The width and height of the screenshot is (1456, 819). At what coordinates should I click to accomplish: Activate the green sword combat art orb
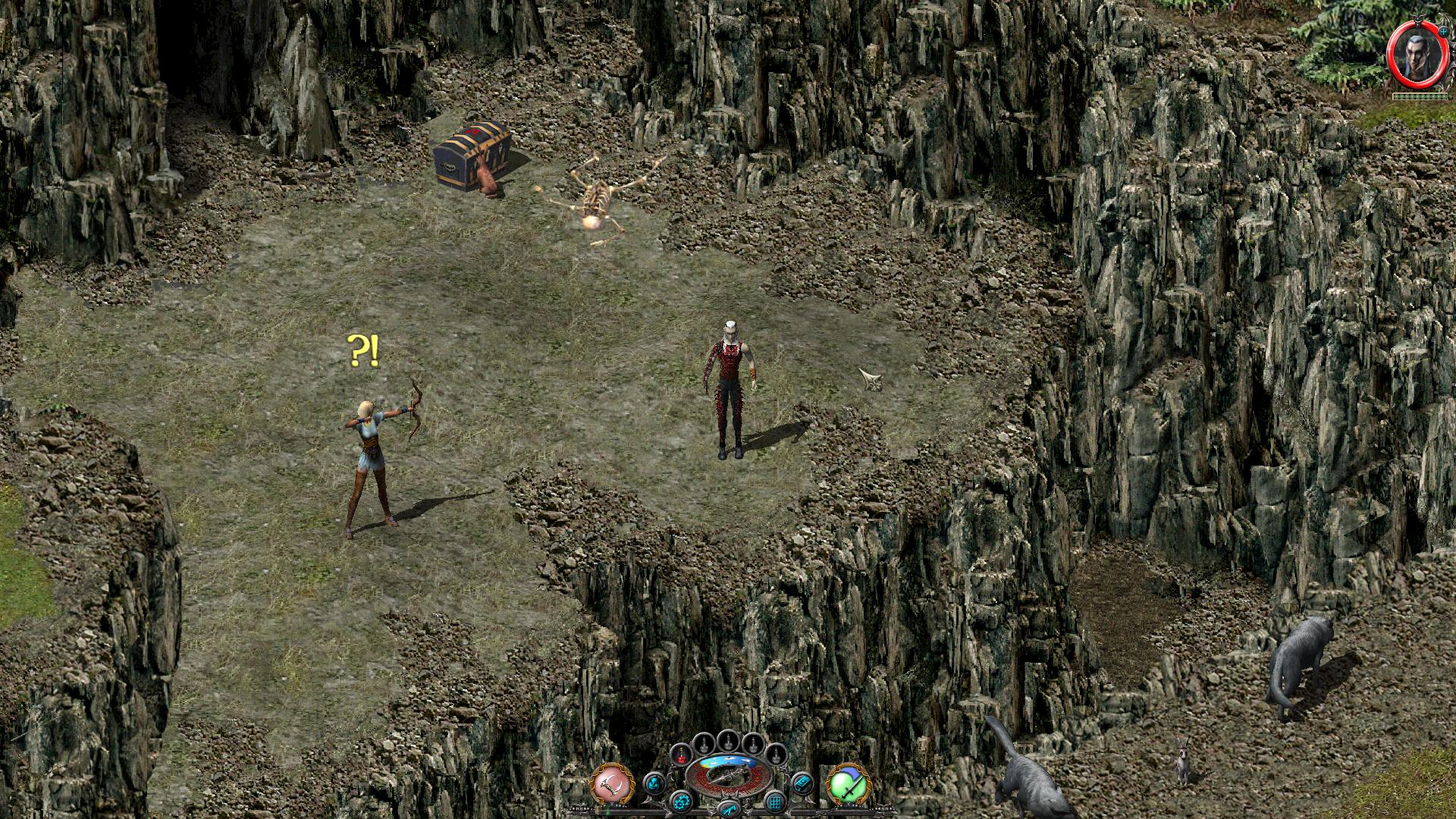(x=848, y=783)
